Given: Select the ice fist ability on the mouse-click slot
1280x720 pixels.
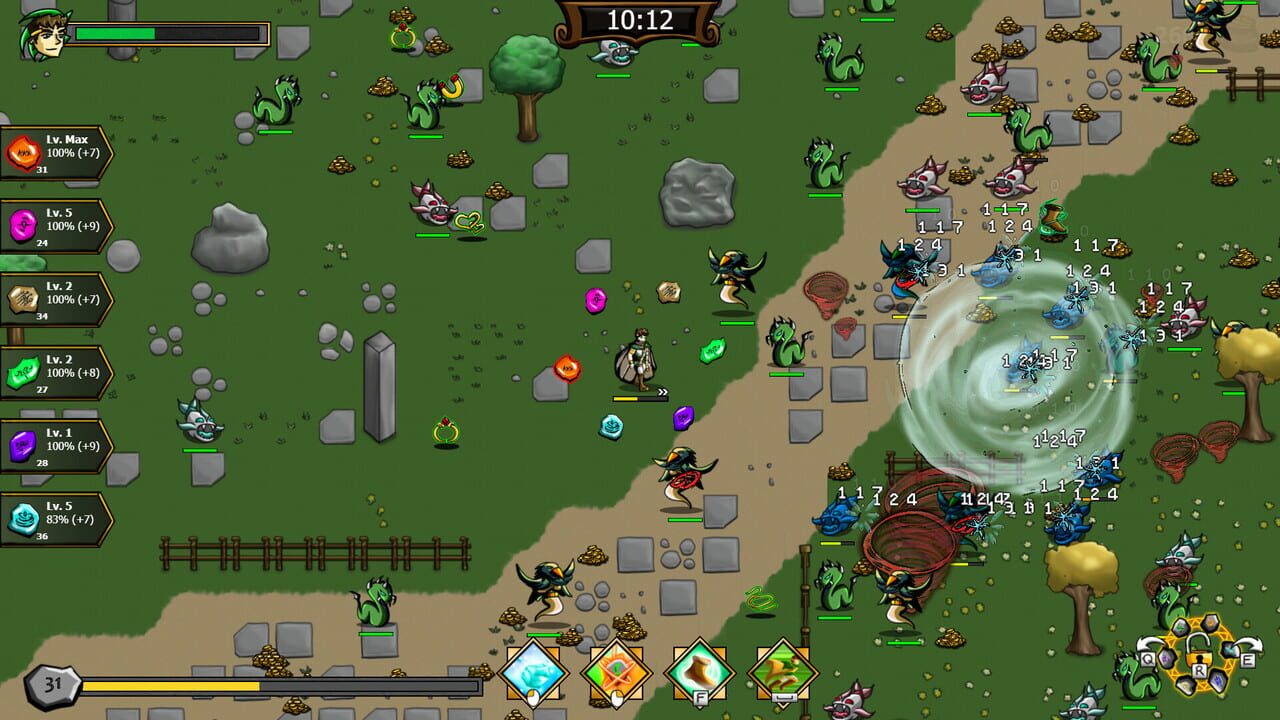Looking at the screenshot, I should point(535,672).
